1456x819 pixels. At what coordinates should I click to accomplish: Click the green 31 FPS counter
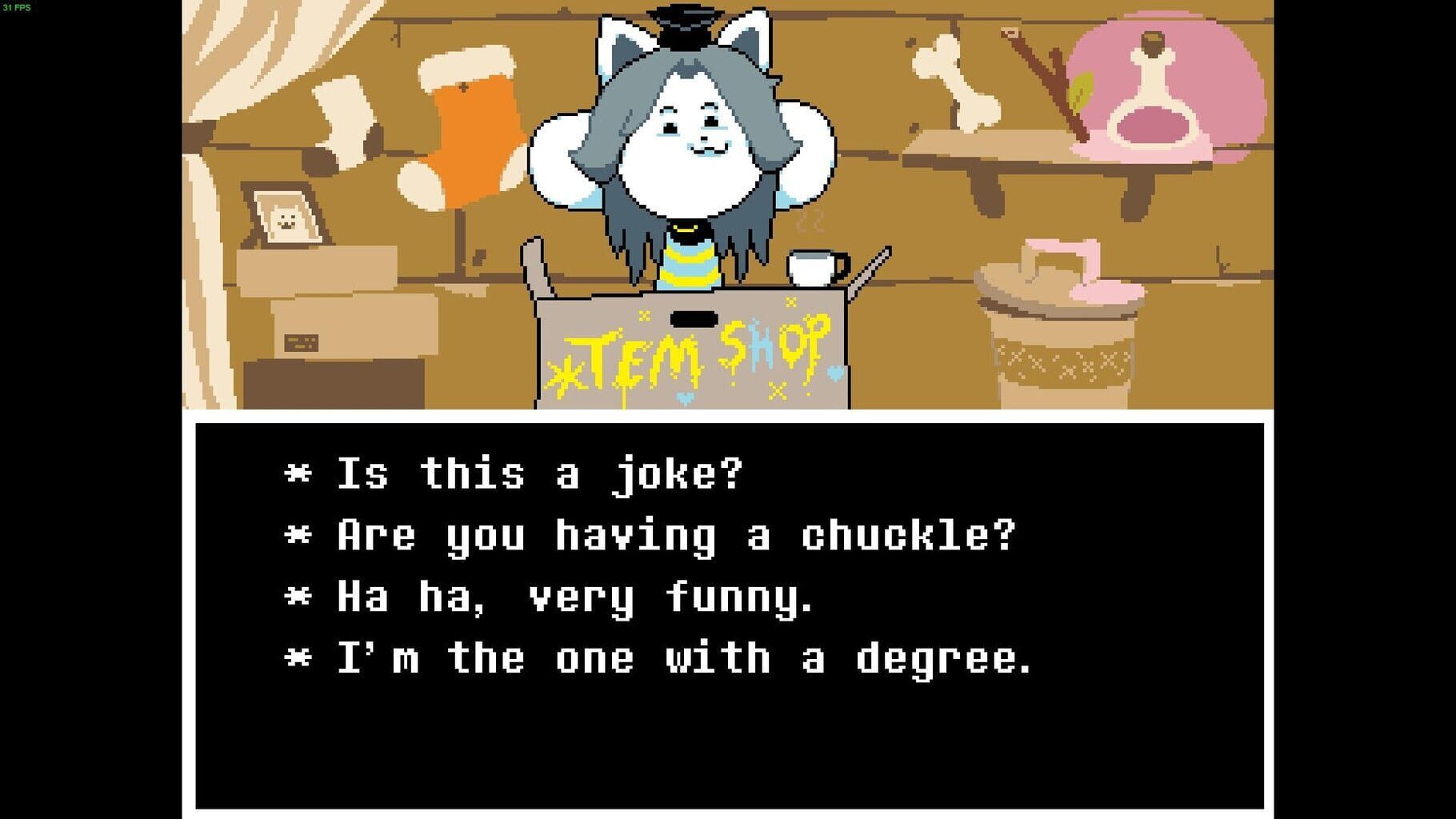[x=16, y=8]
